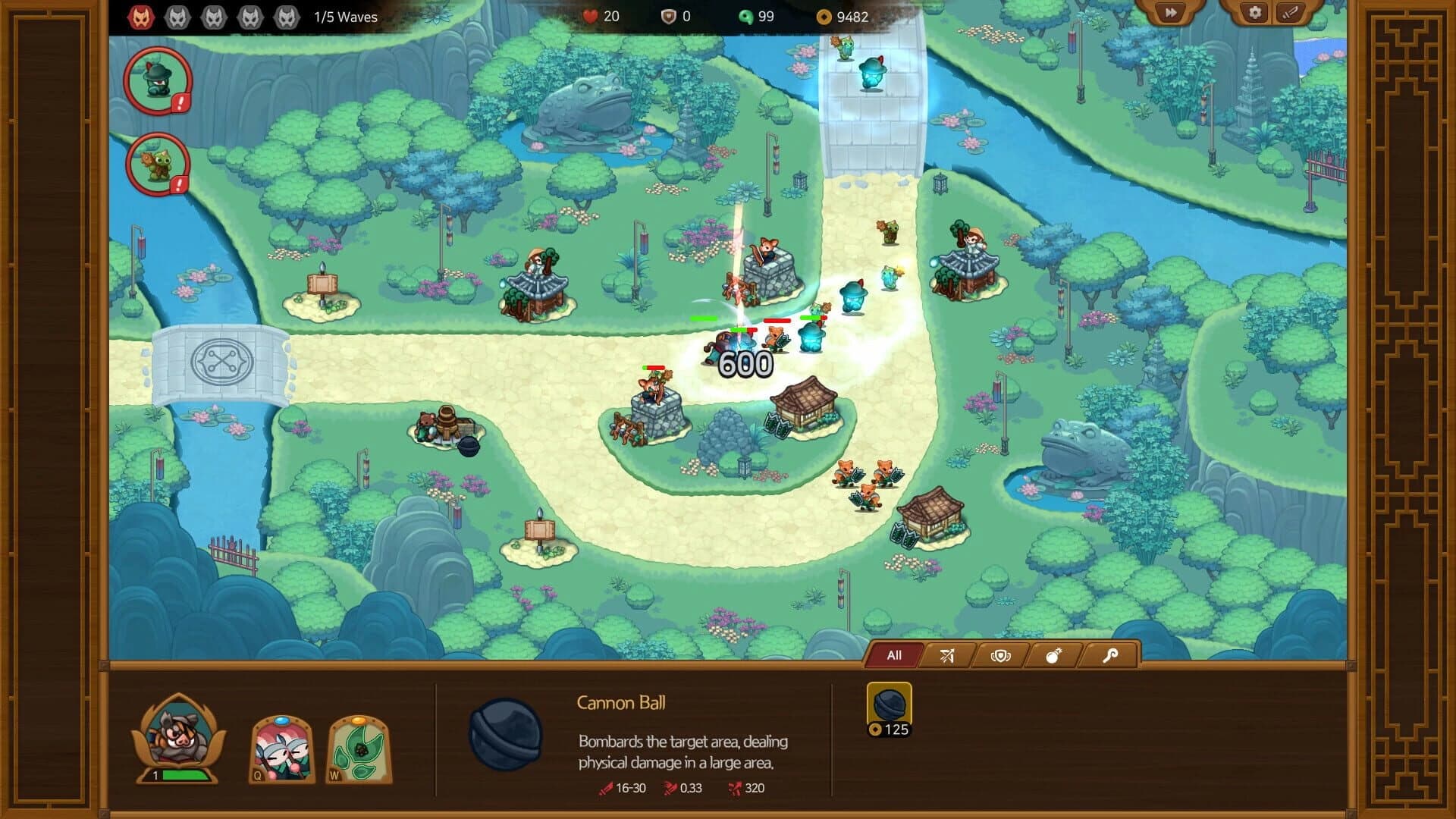Switch to the All items tab
Screen dimensions: 1456x819
[x=895, y=655]
